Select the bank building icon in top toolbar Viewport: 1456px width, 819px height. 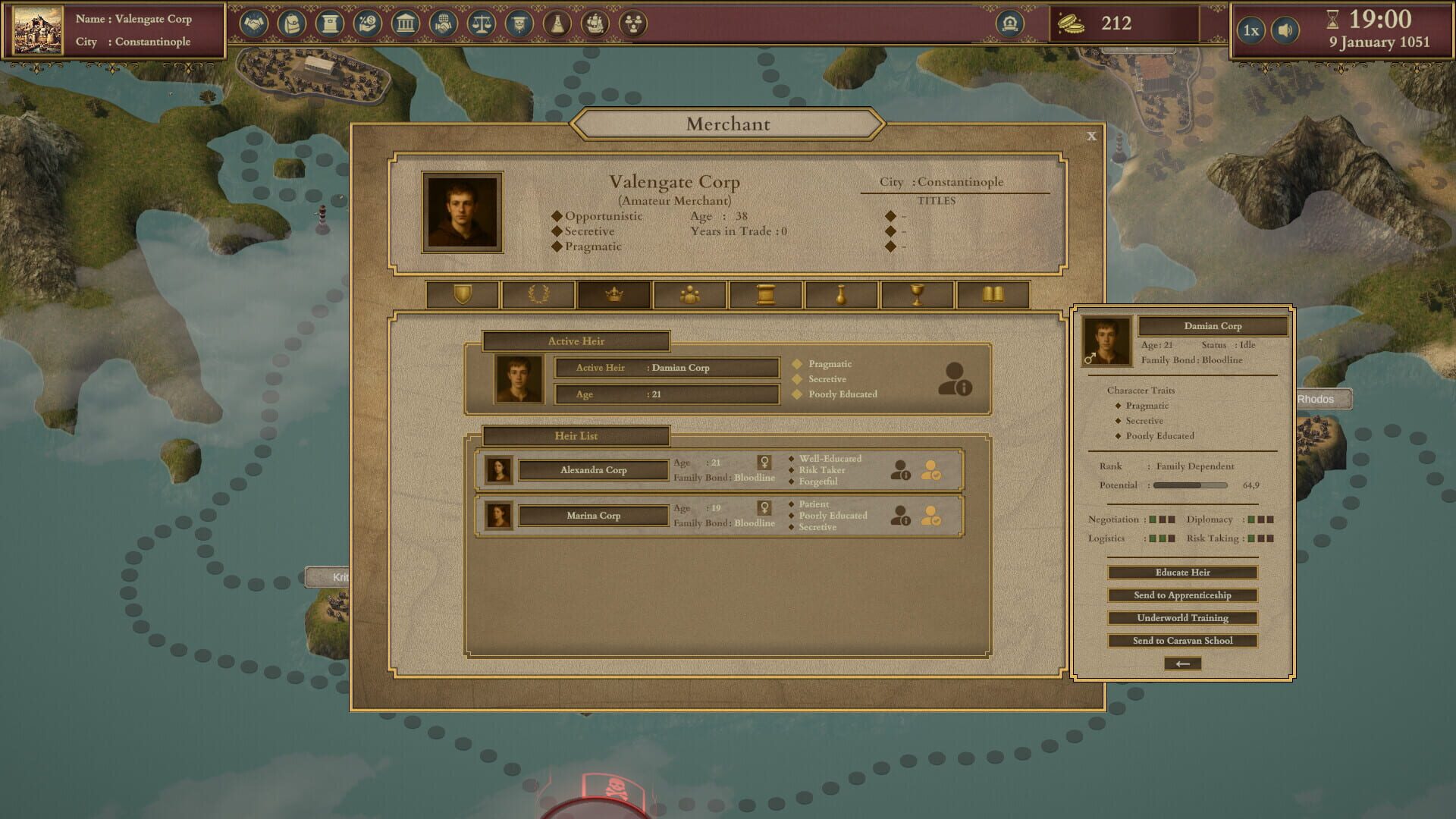406,24
